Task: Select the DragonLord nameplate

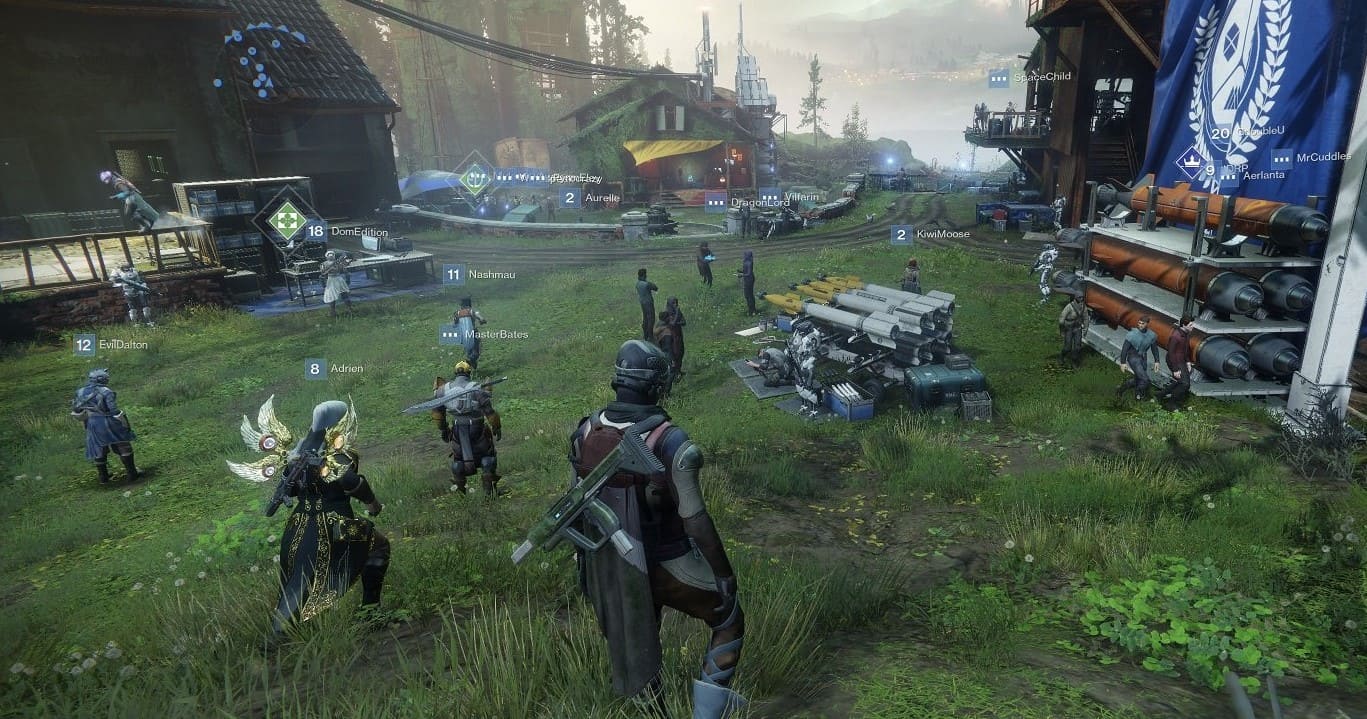Action: click(x=750, y=202)
